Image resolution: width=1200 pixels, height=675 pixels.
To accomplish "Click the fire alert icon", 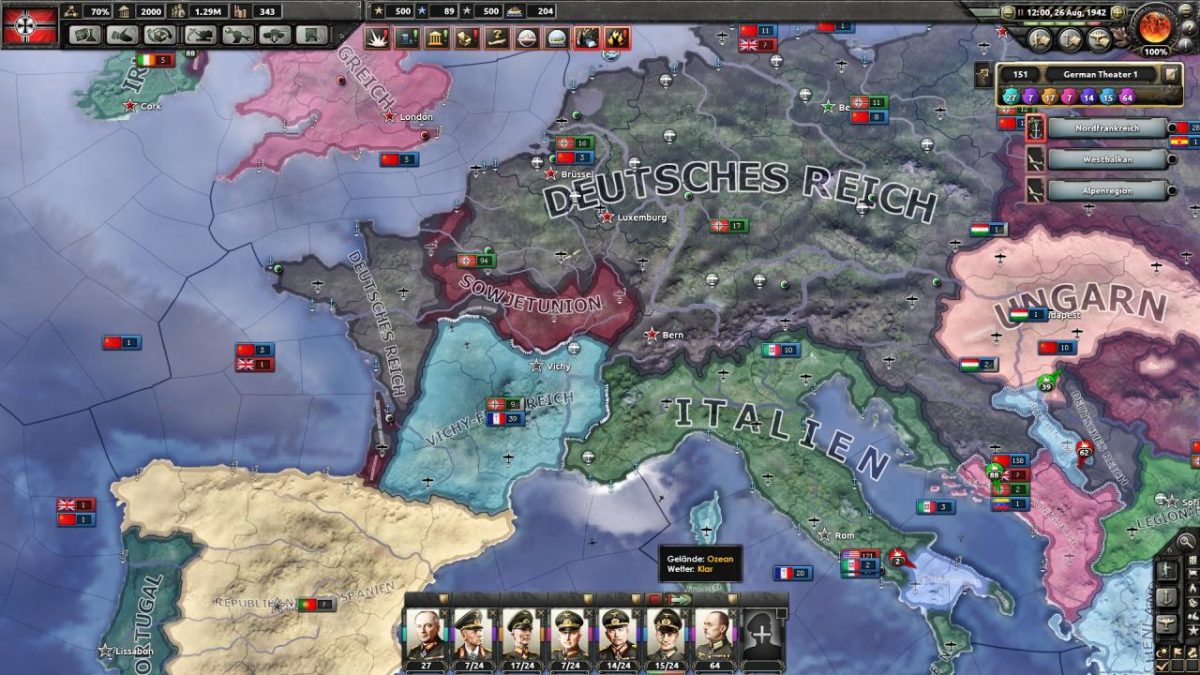I will [617, 38].
